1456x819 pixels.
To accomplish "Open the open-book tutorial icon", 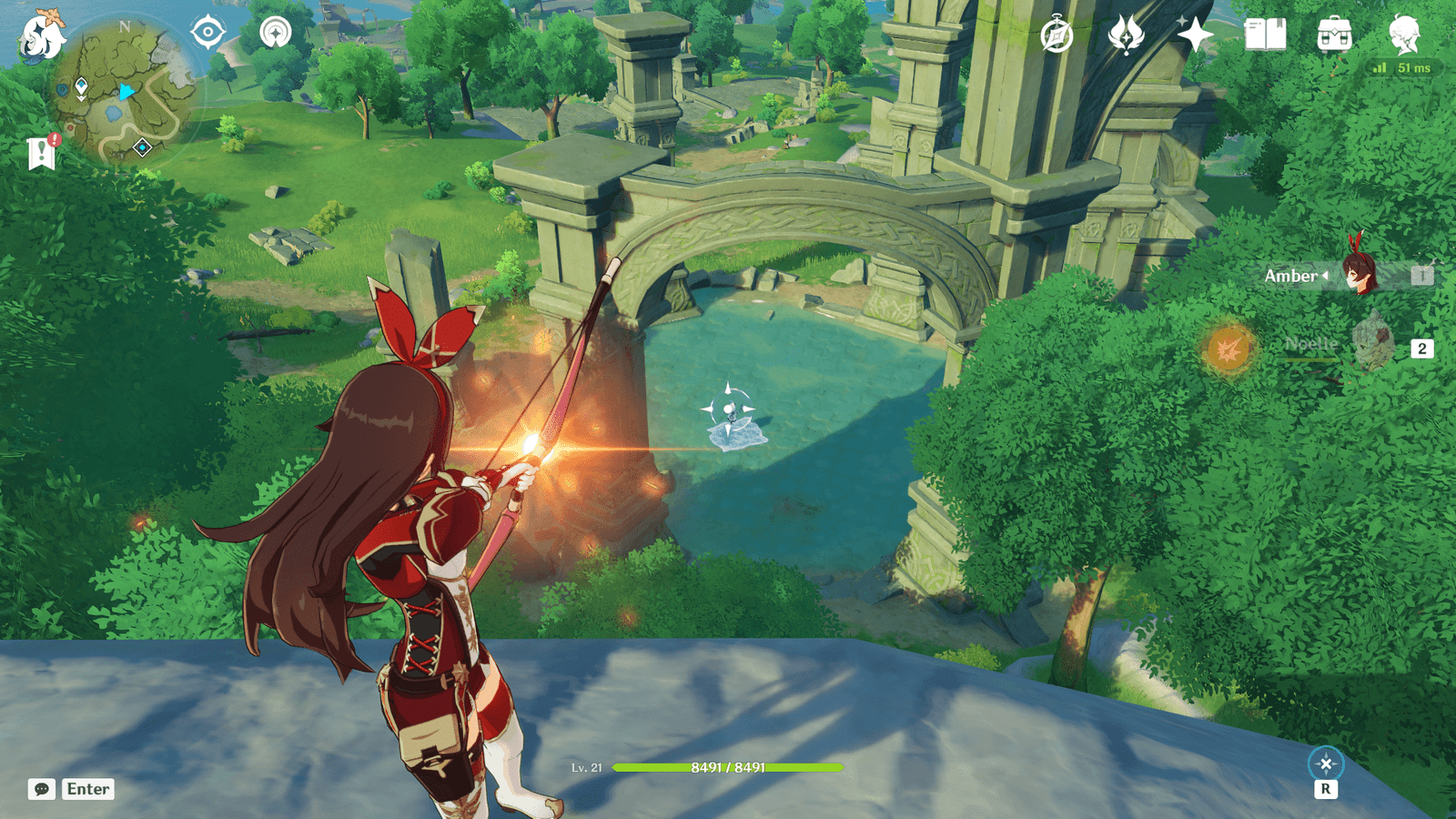I will [1265, 35].
